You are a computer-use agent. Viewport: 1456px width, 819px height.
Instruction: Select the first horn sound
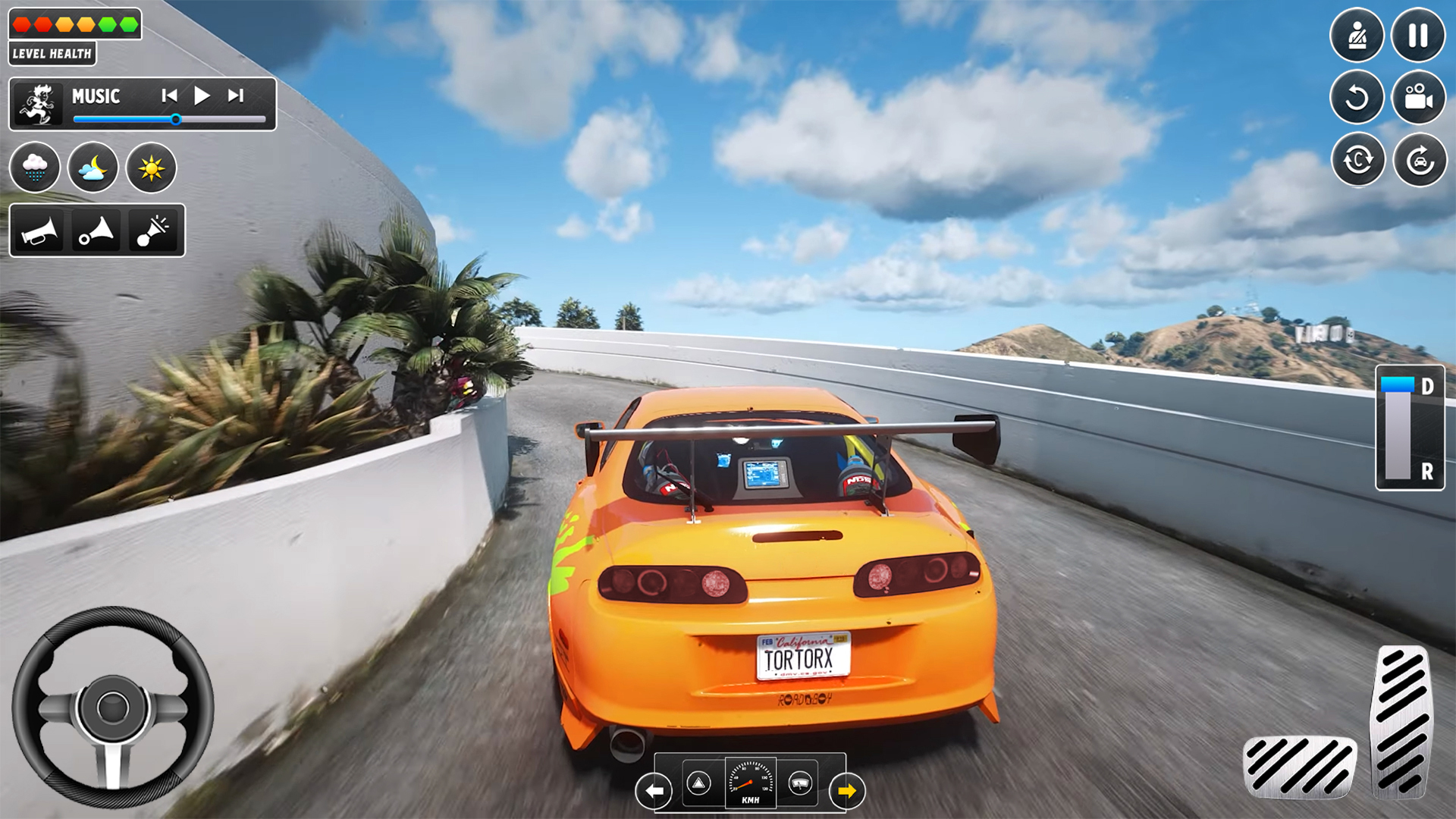tap(39, 231)
